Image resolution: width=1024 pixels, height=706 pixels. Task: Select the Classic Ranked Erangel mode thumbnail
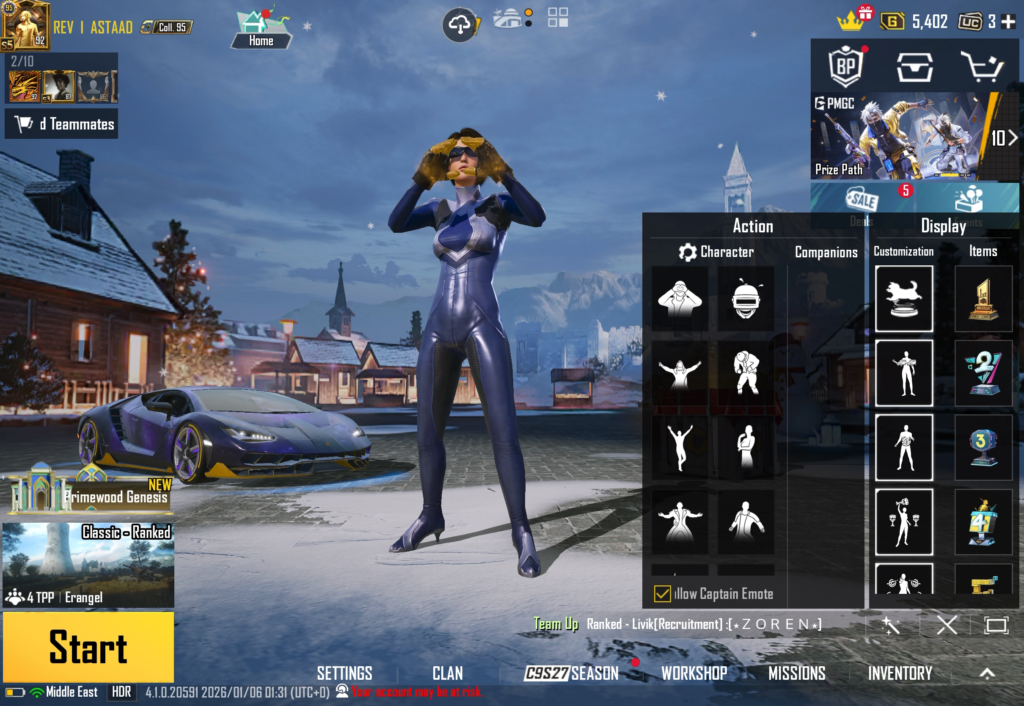pos(88,565)
